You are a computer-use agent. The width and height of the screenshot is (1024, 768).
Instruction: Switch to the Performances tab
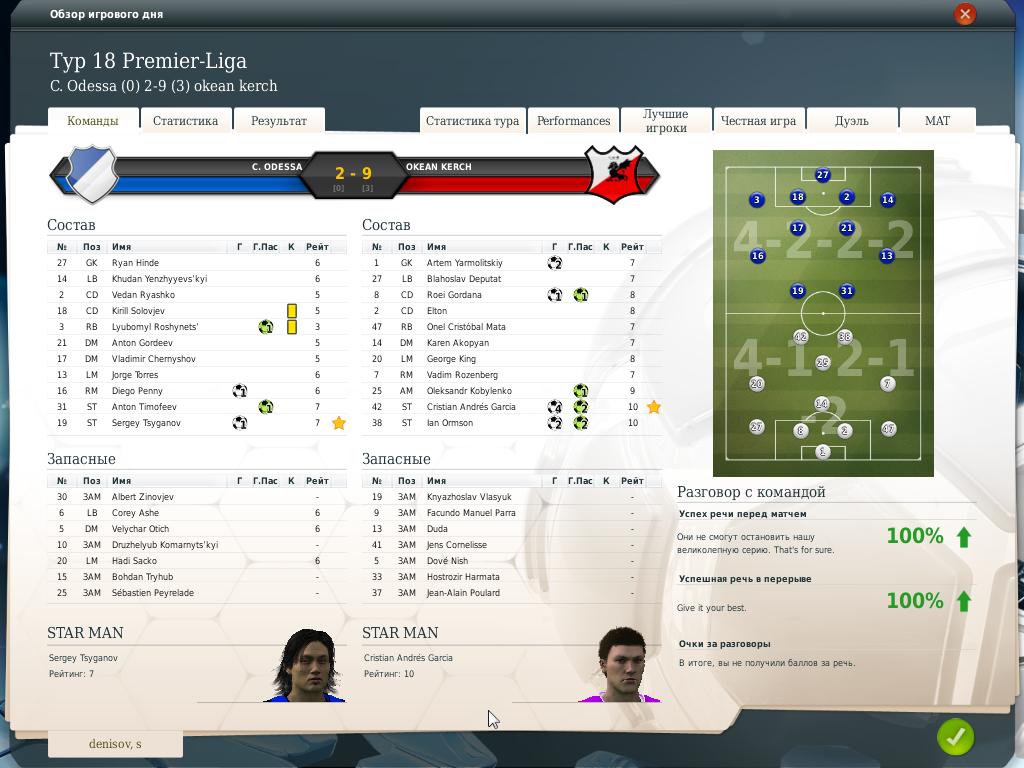pos(573,121)
